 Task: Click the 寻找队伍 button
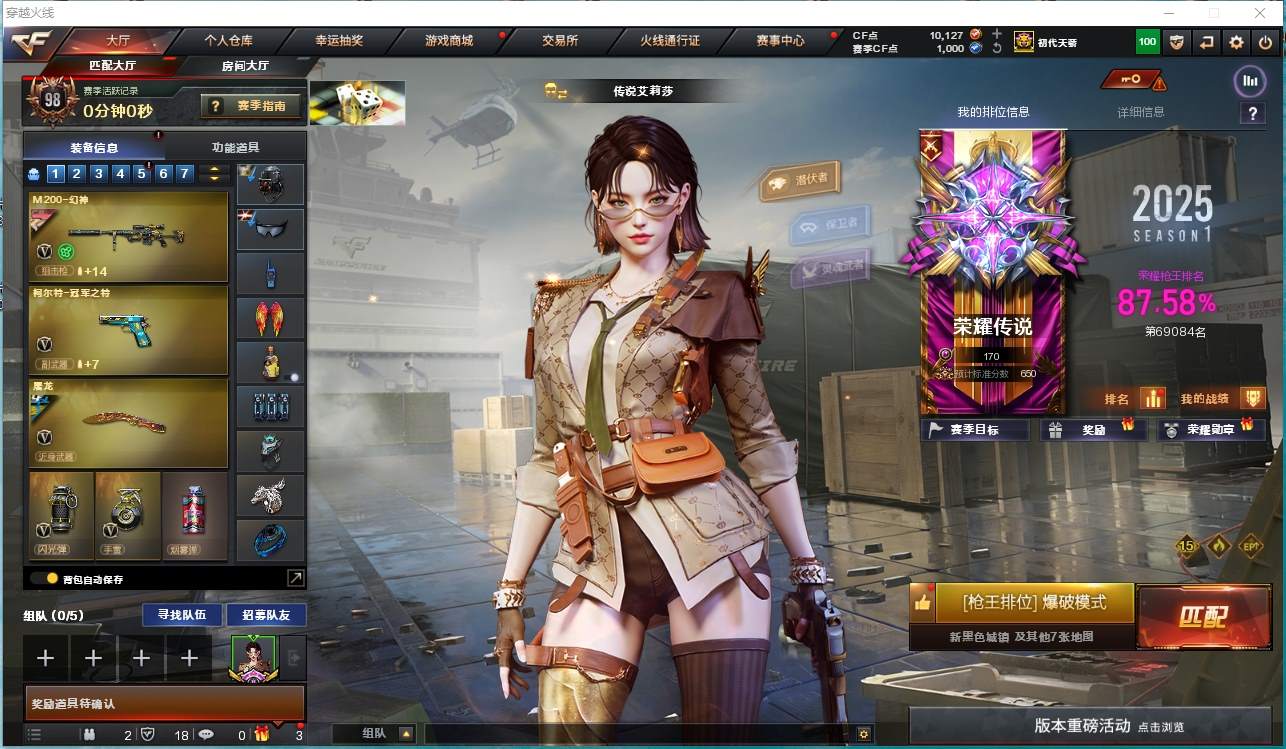[175, 614]
